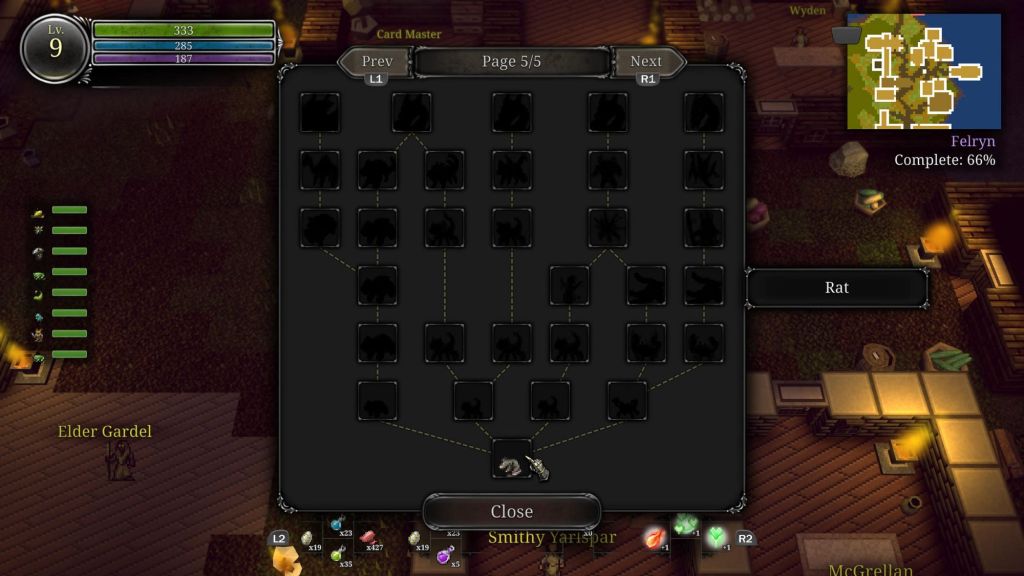Close the card tree panel
Screen dimensions: 1024x576
[x=511, y=511]
